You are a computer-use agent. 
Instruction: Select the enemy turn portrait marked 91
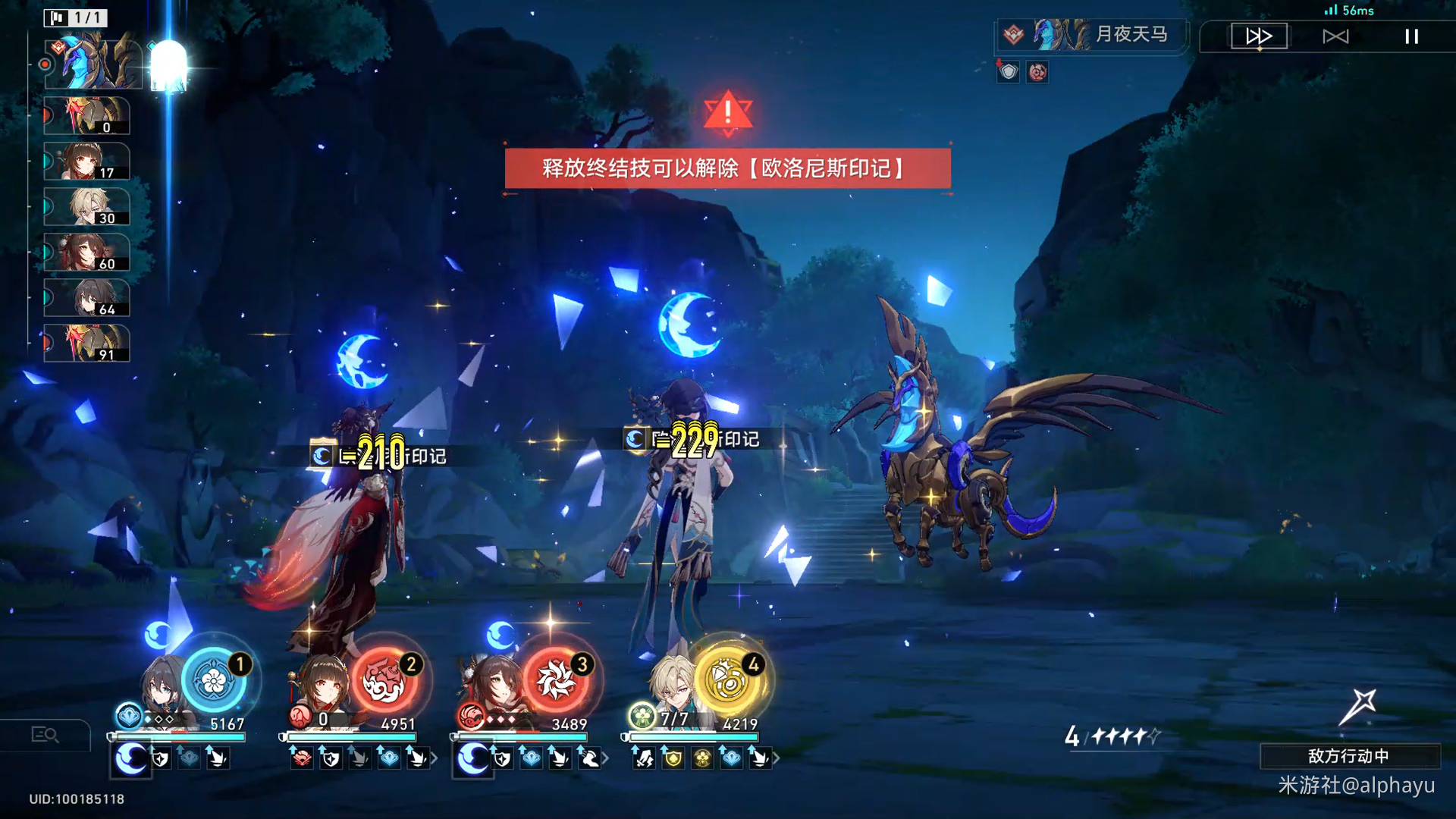[x=86, y=344]
